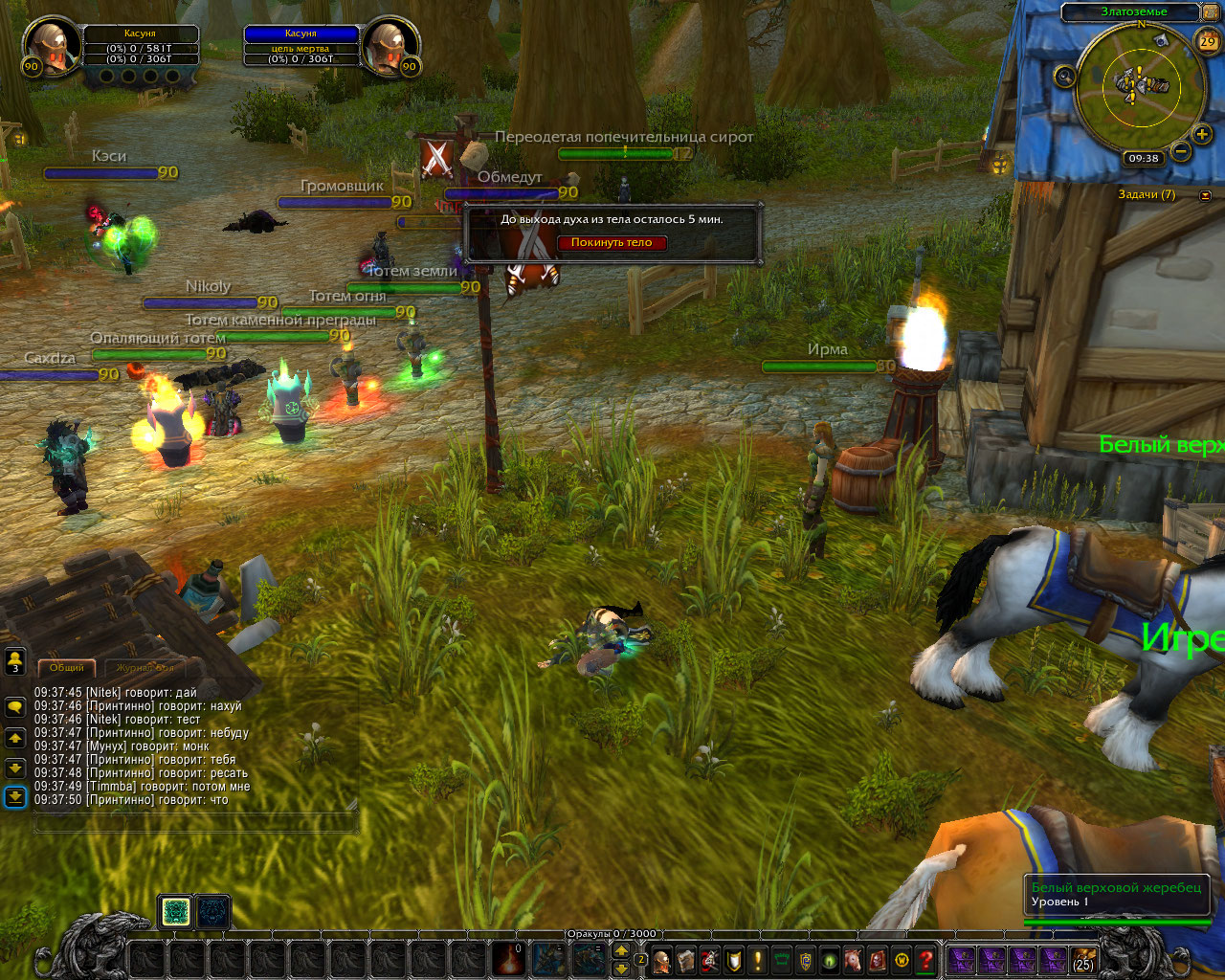The image size is (1225, 980).
Task: Open the spellbook micro button
Action: click(x=685, y=960)
